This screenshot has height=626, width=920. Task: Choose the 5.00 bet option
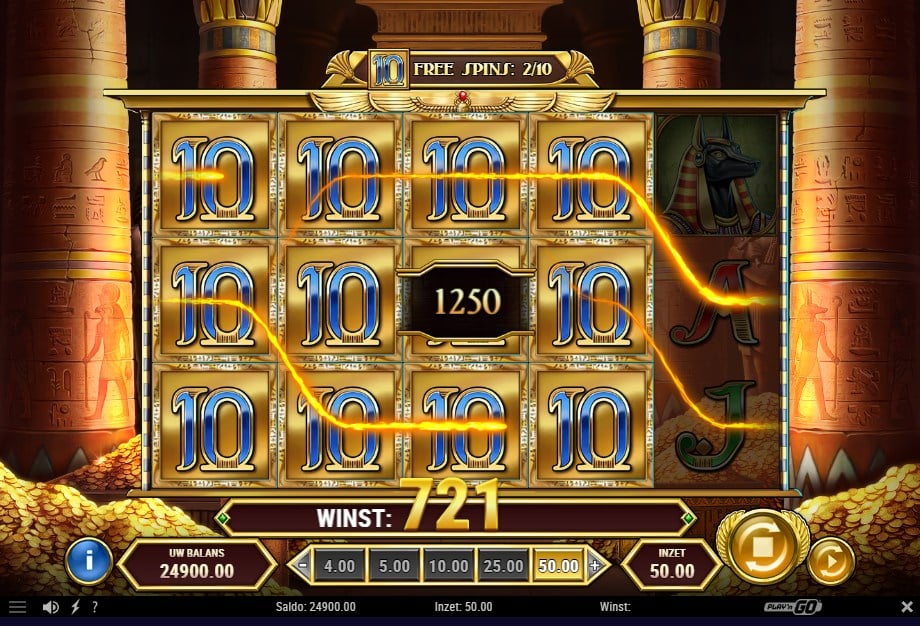click(x=394, y=566)
